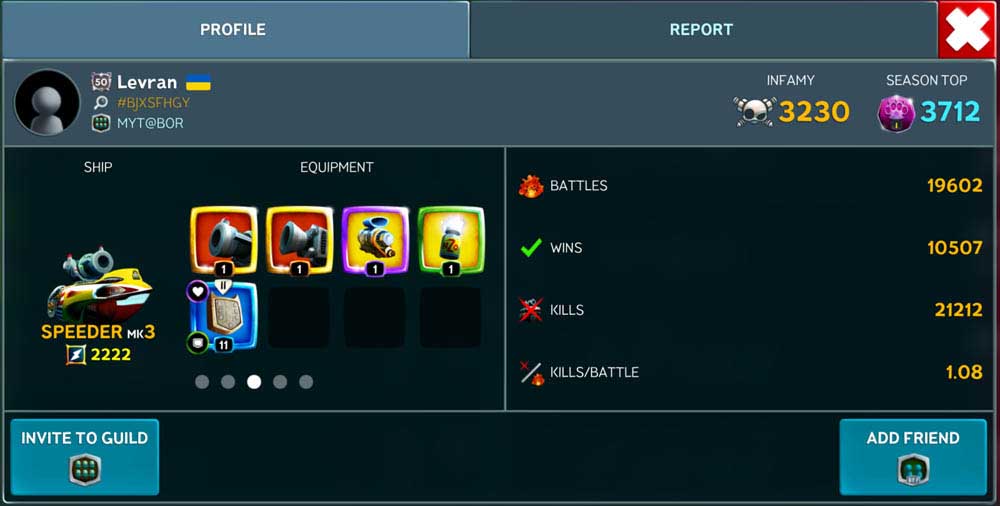This screenshot has width=1000, height=506.
Task: Click the MYT@BOR guild name
Action: click(x=149, y=123)
